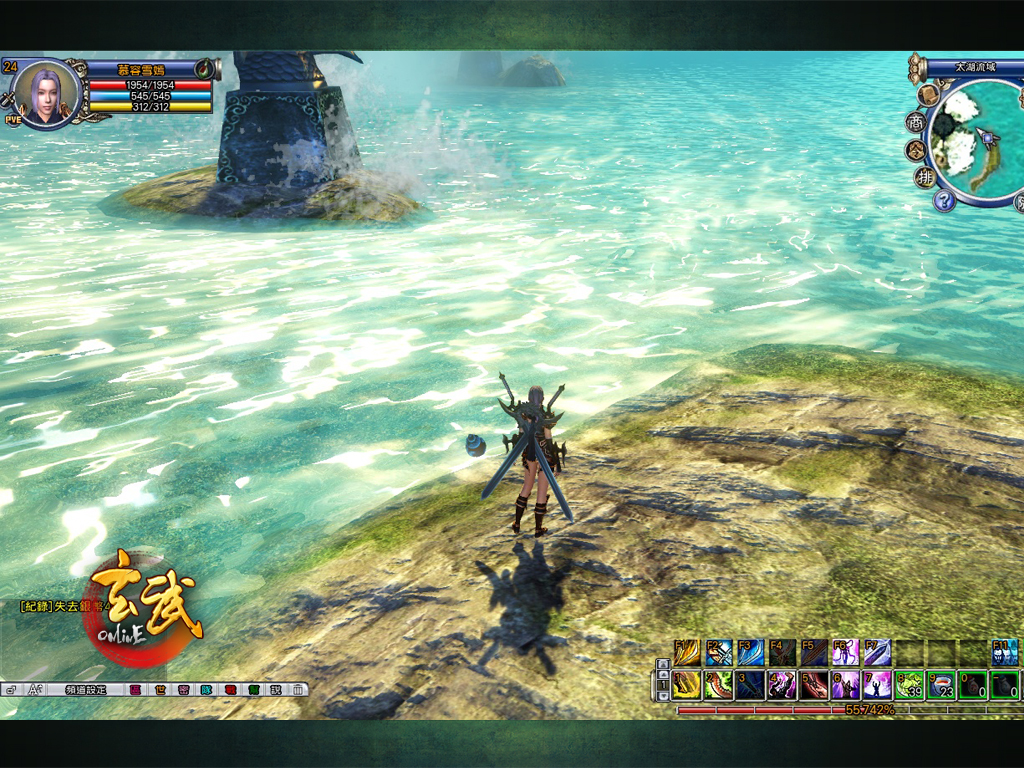The height and width of the screenshot is (768, 1024).
Task: Open the 商 shop button beside minimap
Action: 915,122
